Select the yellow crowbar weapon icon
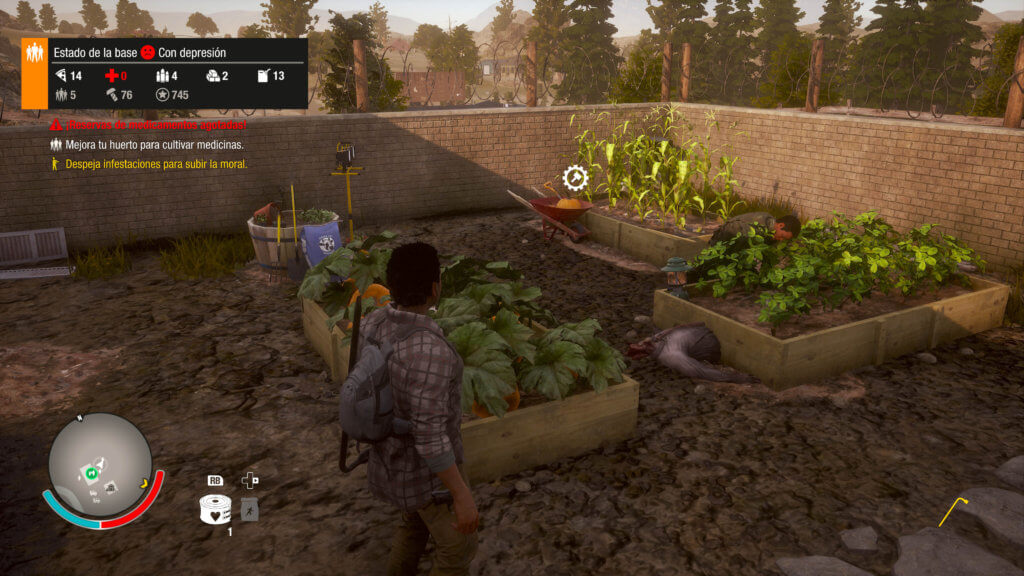Screen dimensions: 1024x576 tap(954, 510)
